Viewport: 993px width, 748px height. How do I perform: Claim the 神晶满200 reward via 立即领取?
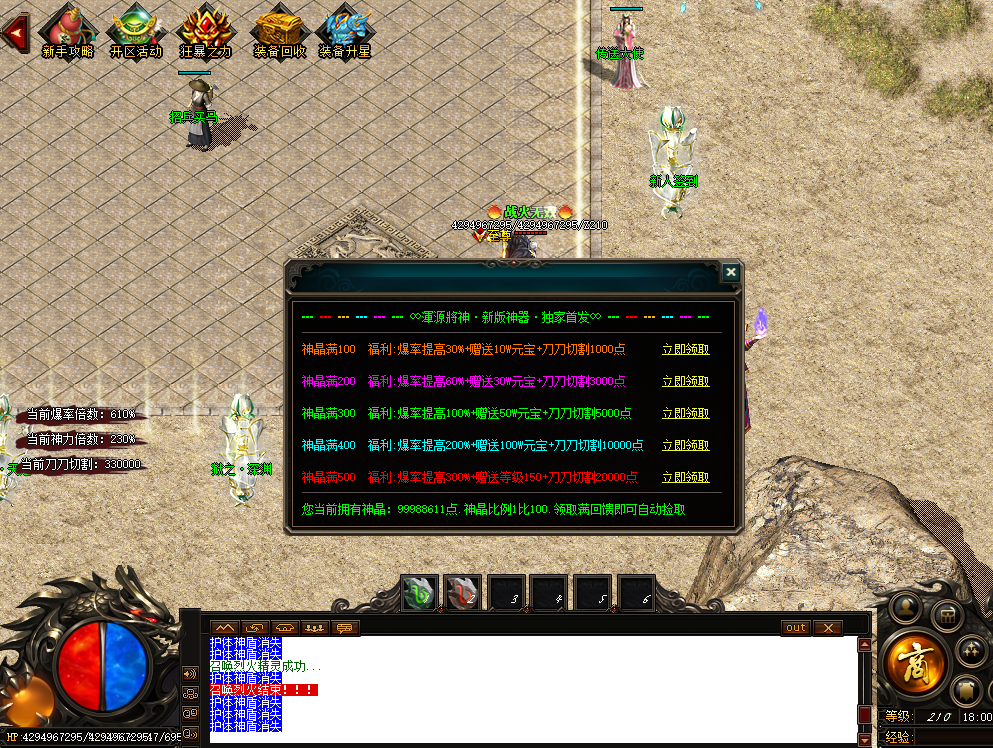click(685, 382)
